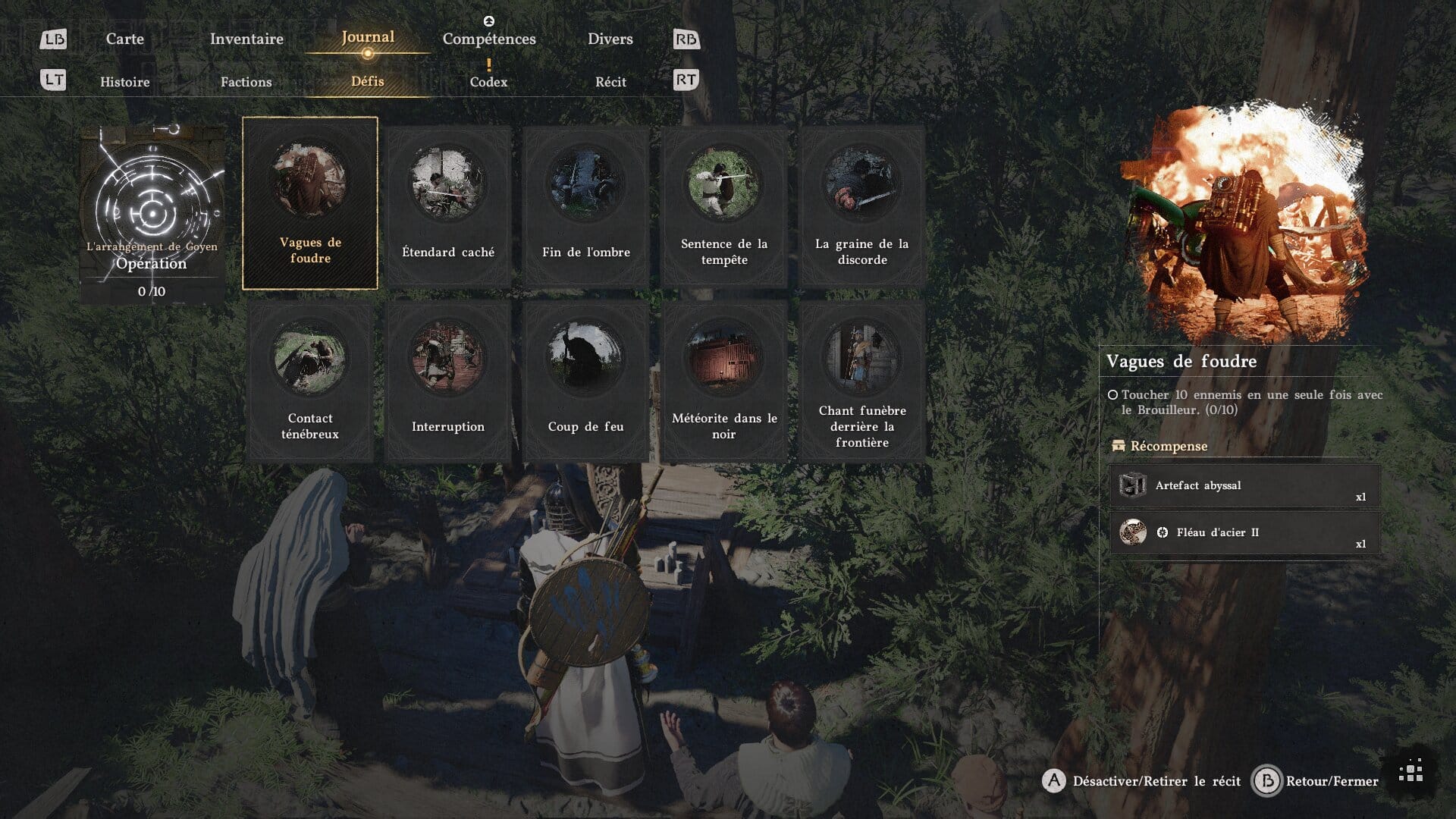Switch to the Factions sub-tab
This screenshot has height=819, width=1456.
coord(246,82)
